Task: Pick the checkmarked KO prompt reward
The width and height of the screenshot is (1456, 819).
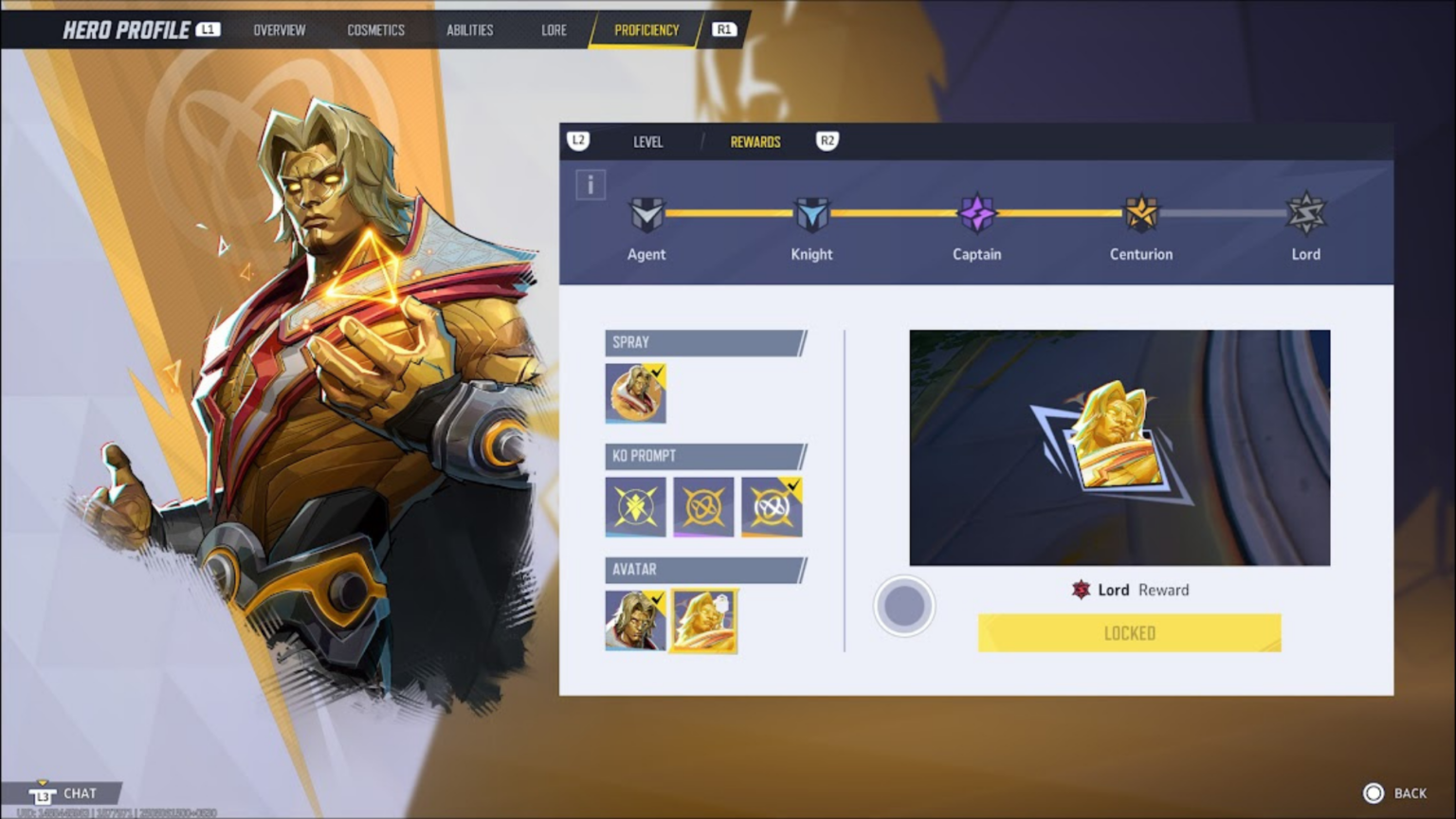Action: click(772, 507)
